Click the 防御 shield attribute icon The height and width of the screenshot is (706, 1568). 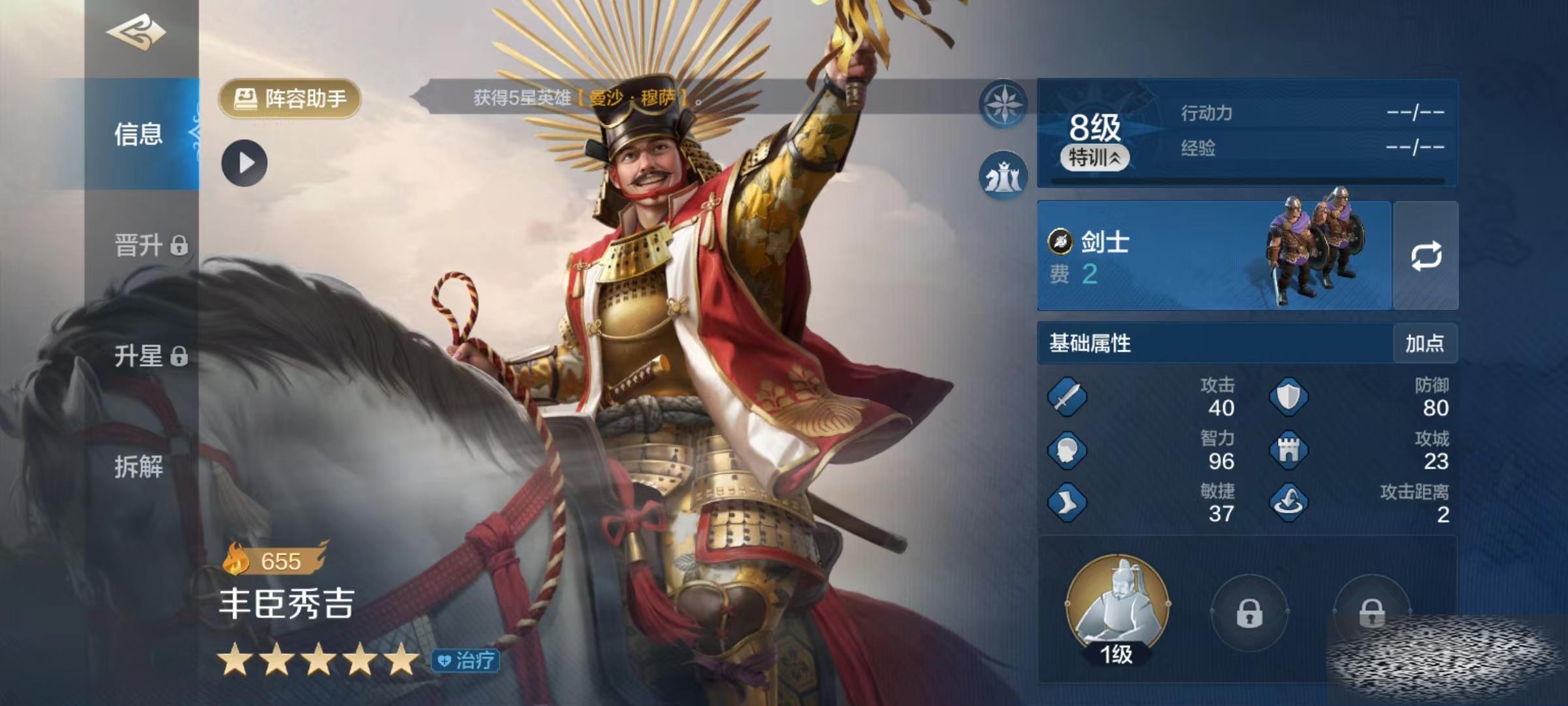(1288, 396)
